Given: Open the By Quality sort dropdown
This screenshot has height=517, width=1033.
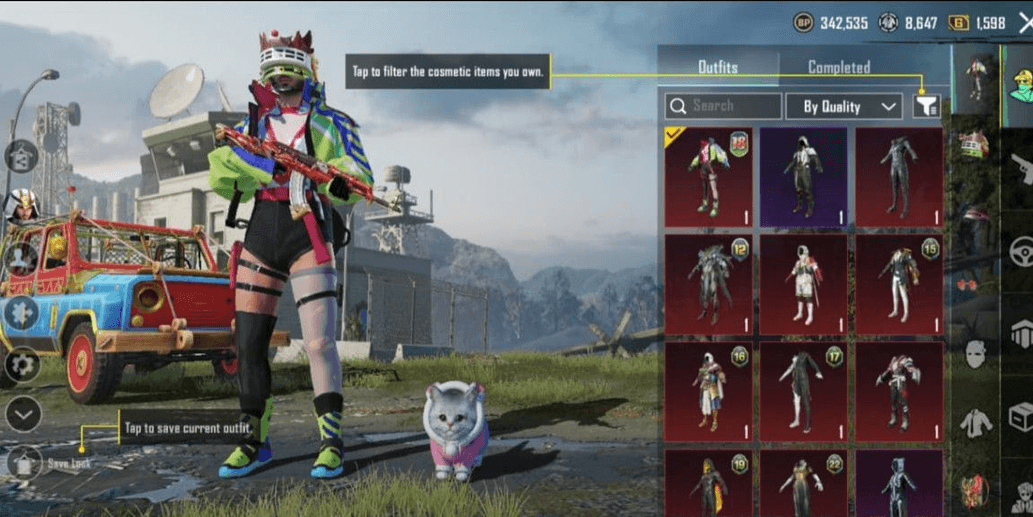Looking at the screenshot, I should 843,106.
